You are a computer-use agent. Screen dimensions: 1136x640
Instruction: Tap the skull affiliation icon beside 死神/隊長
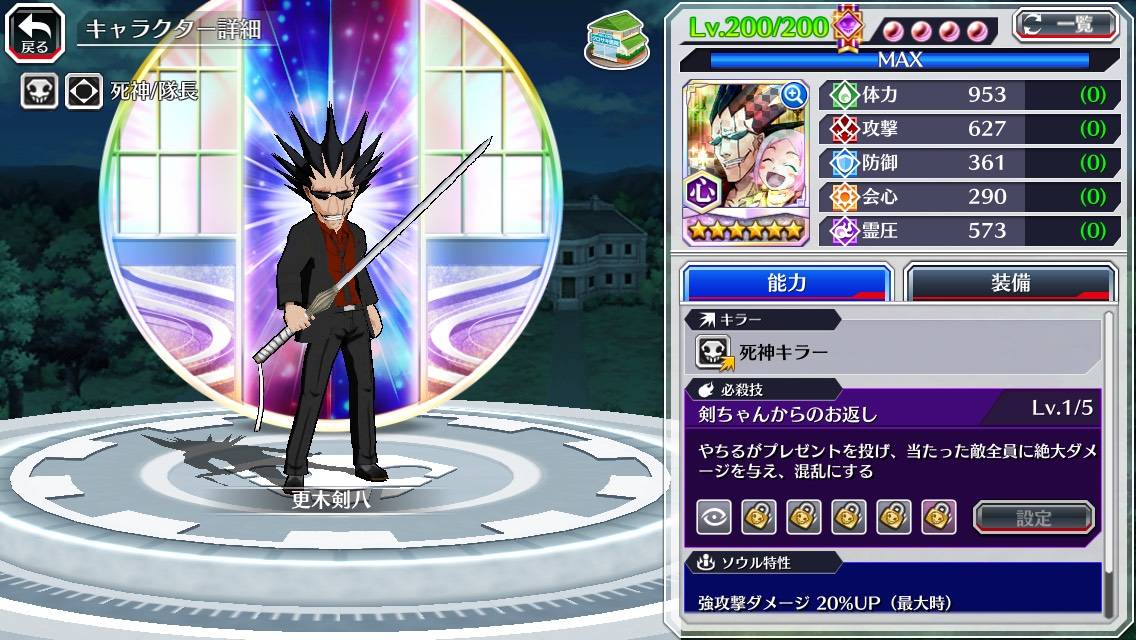pos(39,92)
